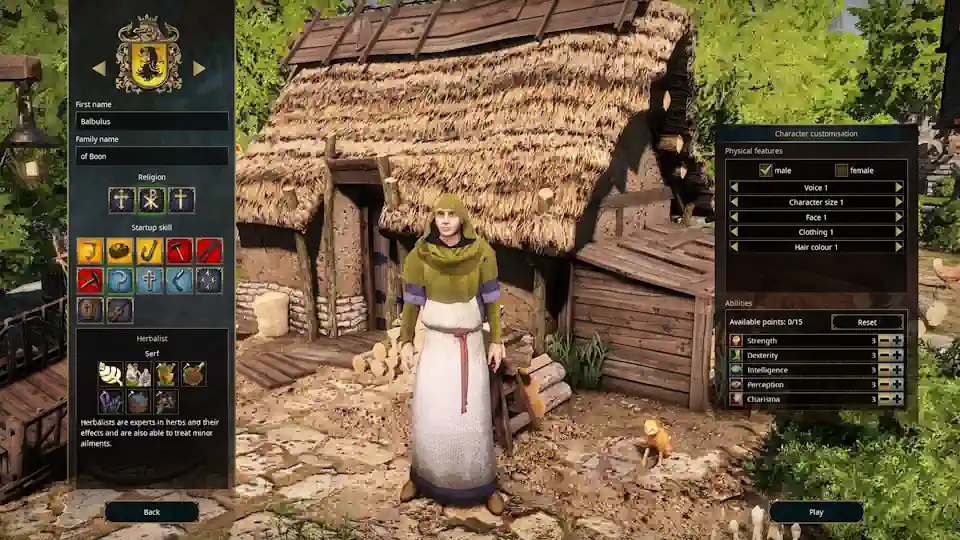The height and width of the screenshot is (540, 960).
Task: Go back with the Back button
Action: tap(152, 512)
